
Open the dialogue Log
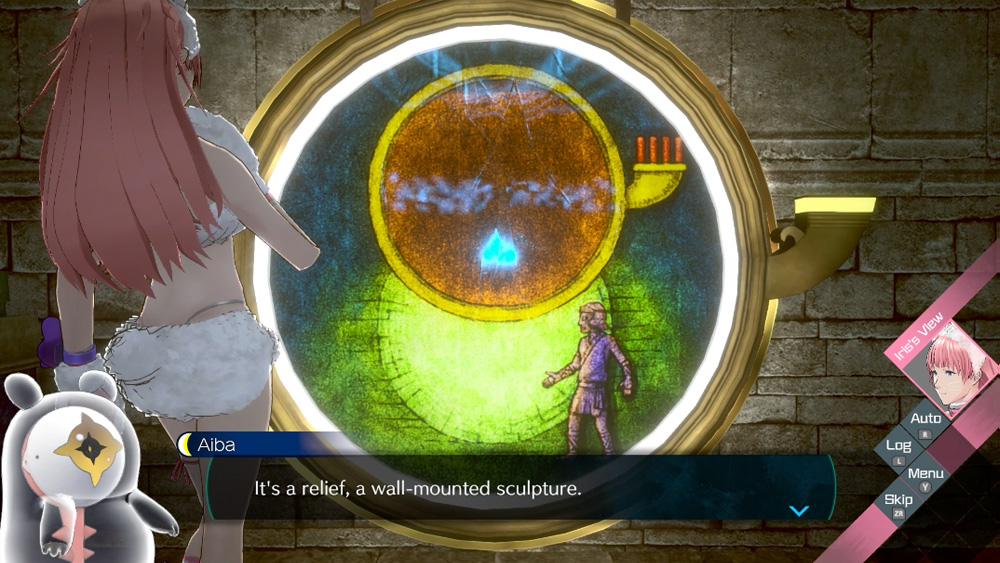[x=898, y=447]
